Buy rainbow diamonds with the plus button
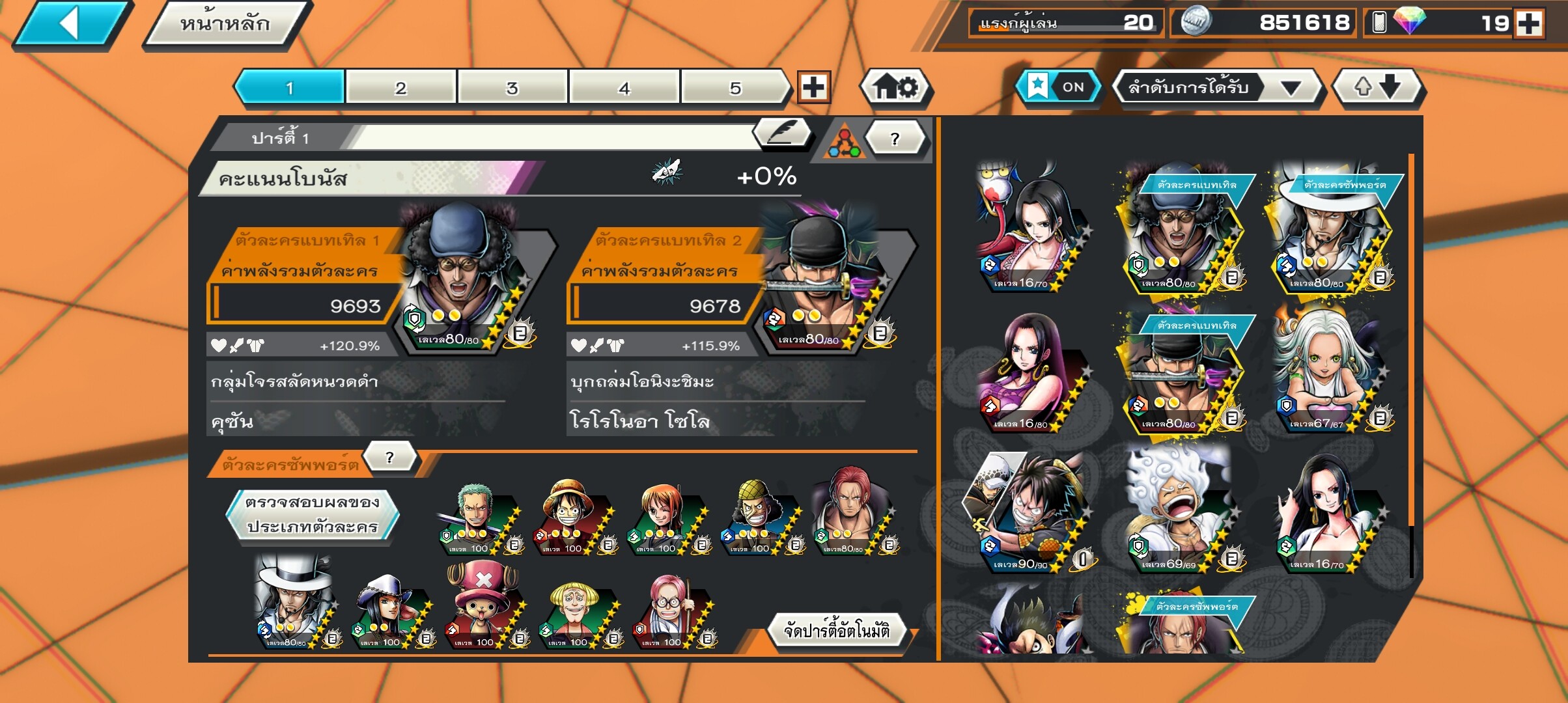This screenshot has width=1568, height=703. (x=1529, y=24)
